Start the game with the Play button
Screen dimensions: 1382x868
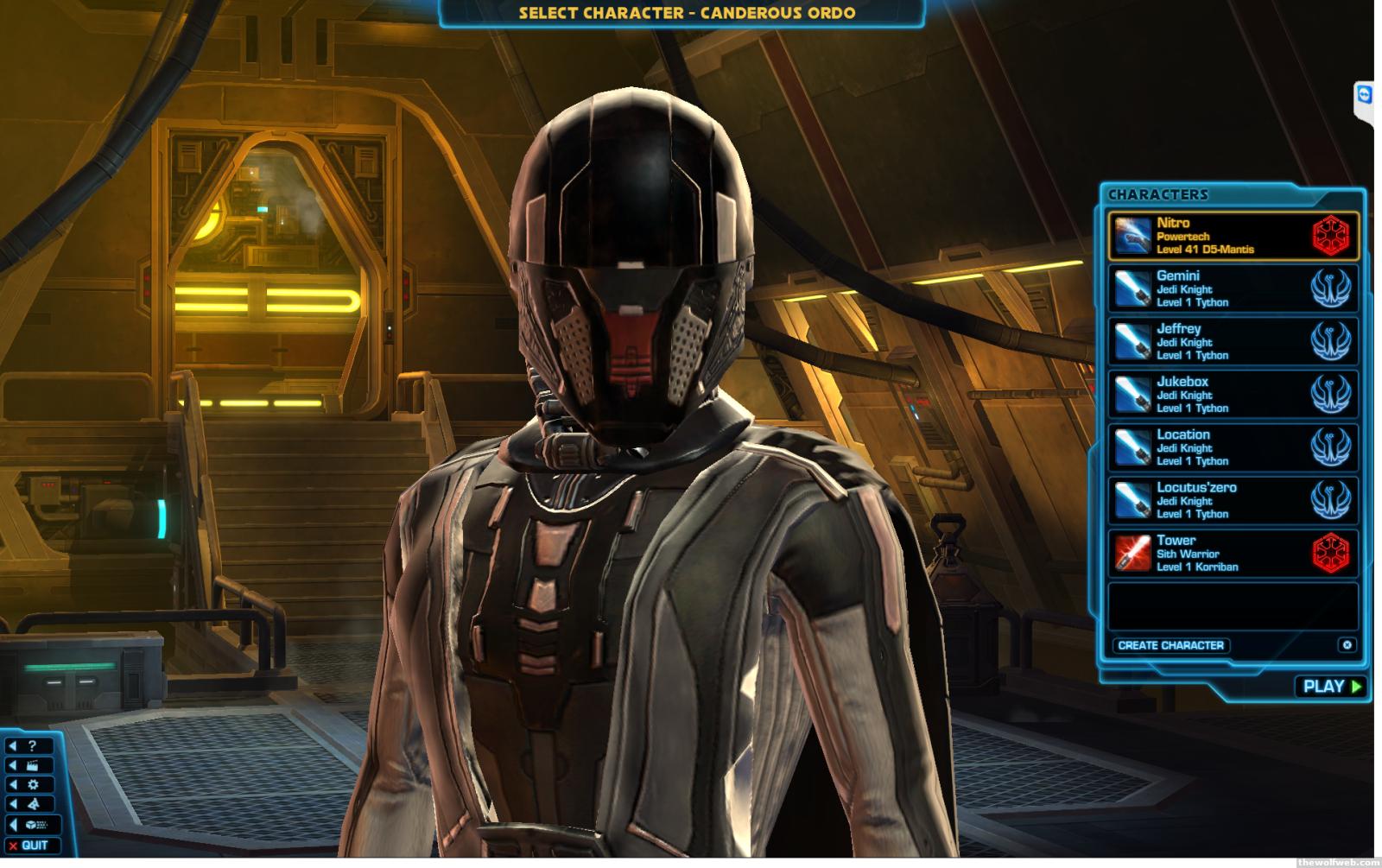[1331, 687]
